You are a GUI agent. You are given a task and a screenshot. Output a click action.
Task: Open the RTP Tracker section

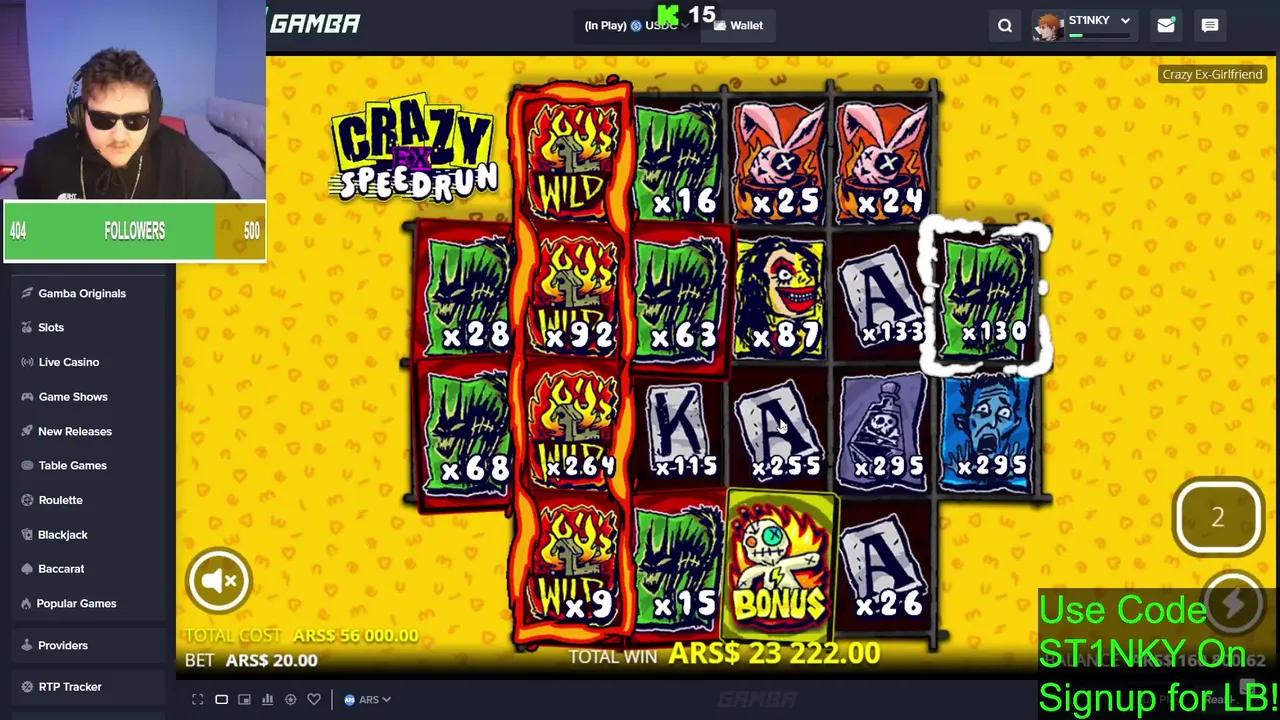coord(70,686)
